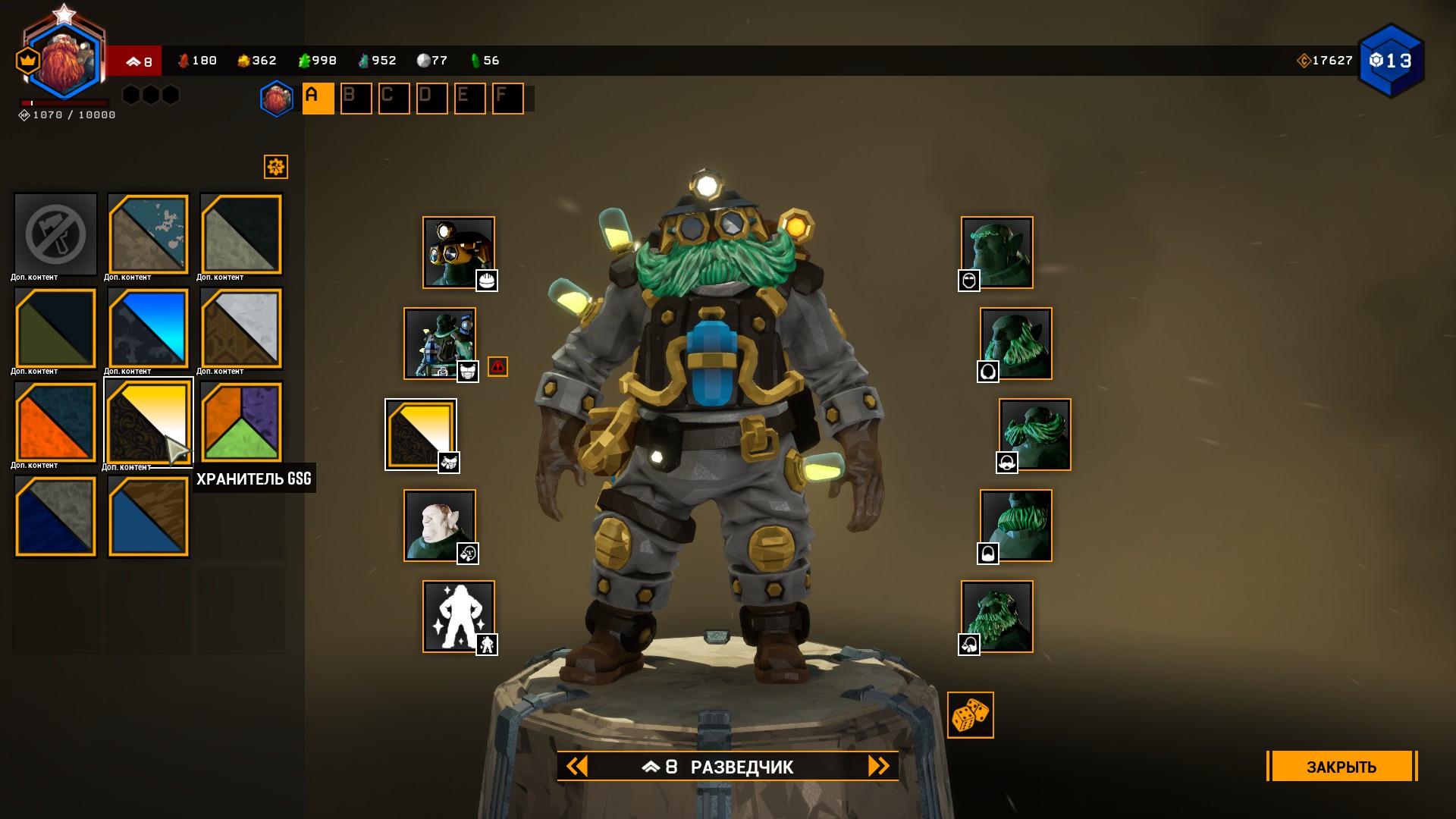Open the paintjob slot with yellow-black swatch
The height and width of the screenshot is (819, 1456).
pos(420,435)
